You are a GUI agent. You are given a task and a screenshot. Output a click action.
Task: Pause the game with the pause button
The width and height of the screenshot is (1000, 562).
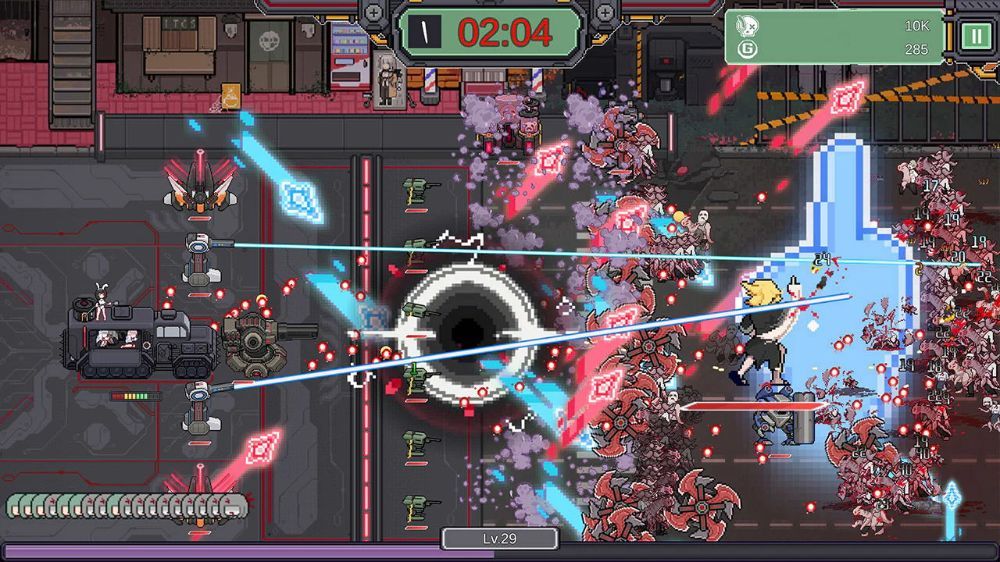973,36
